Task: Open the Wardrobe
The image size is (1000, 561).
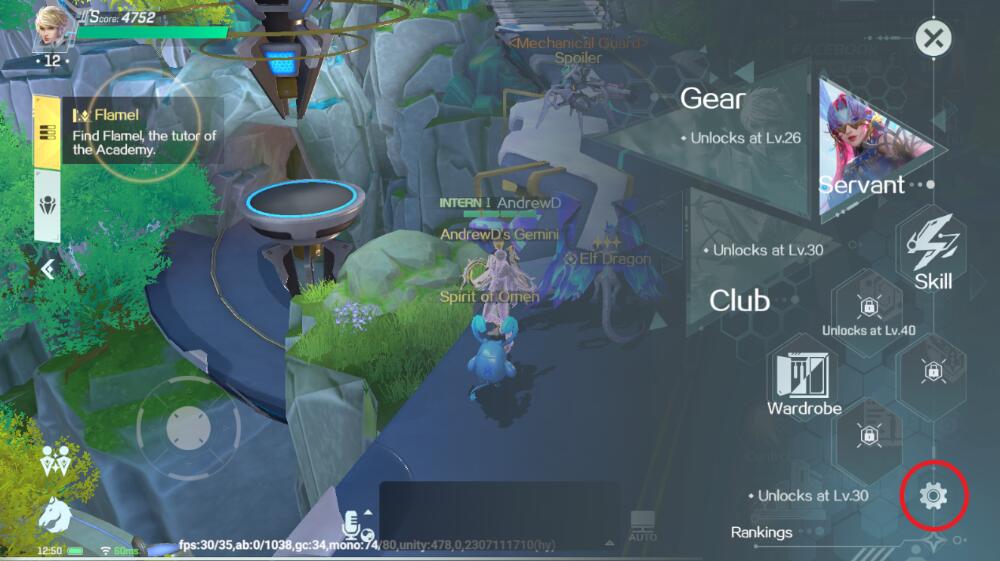Action: [x=804, y=380]
